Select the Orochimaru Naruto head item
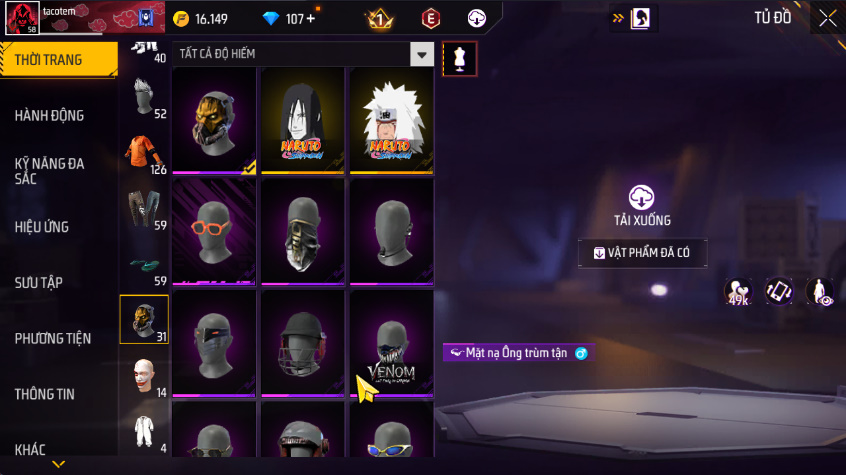Viewport: 846px width, 475px height. pos(302,121)
